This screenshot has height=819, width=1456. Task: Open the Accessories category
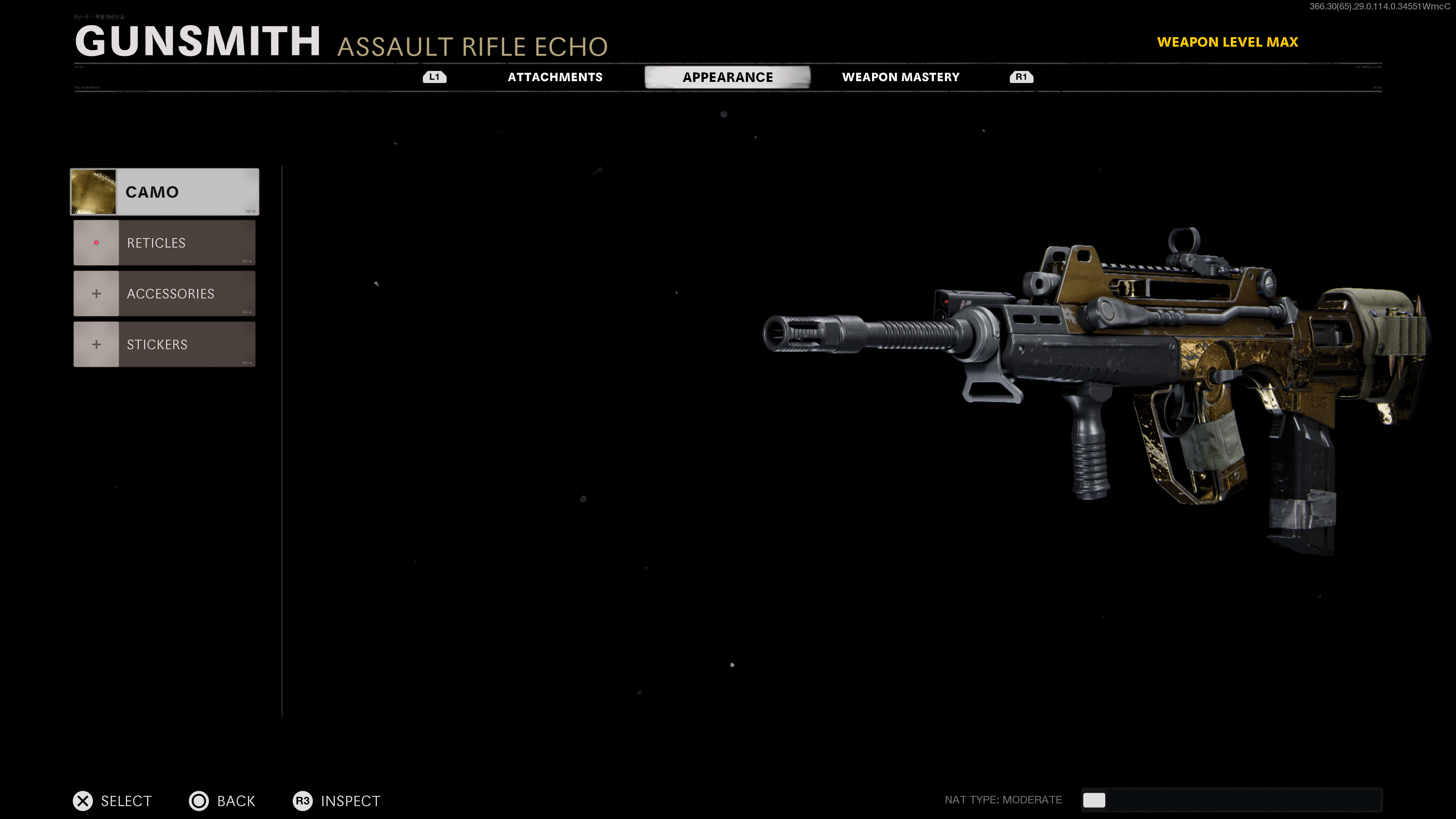tap(164, 293)
